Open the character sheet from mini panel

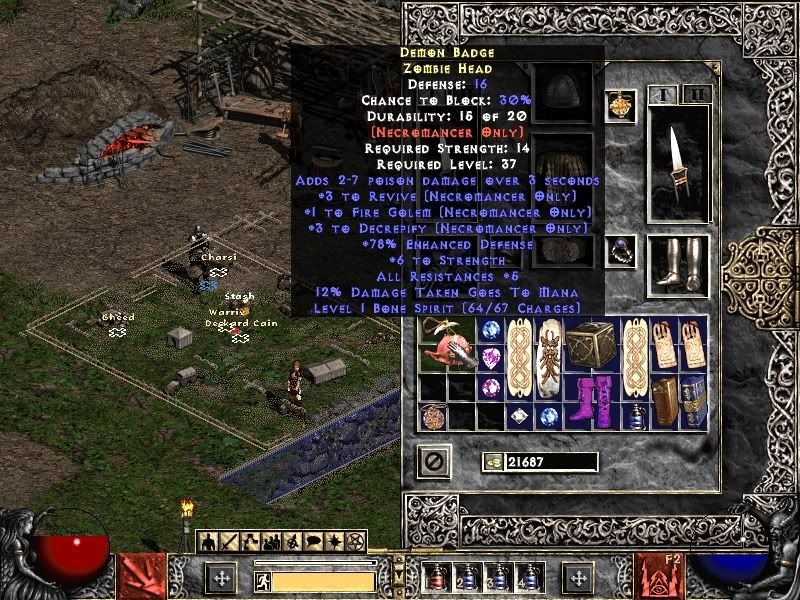point(208,542)
